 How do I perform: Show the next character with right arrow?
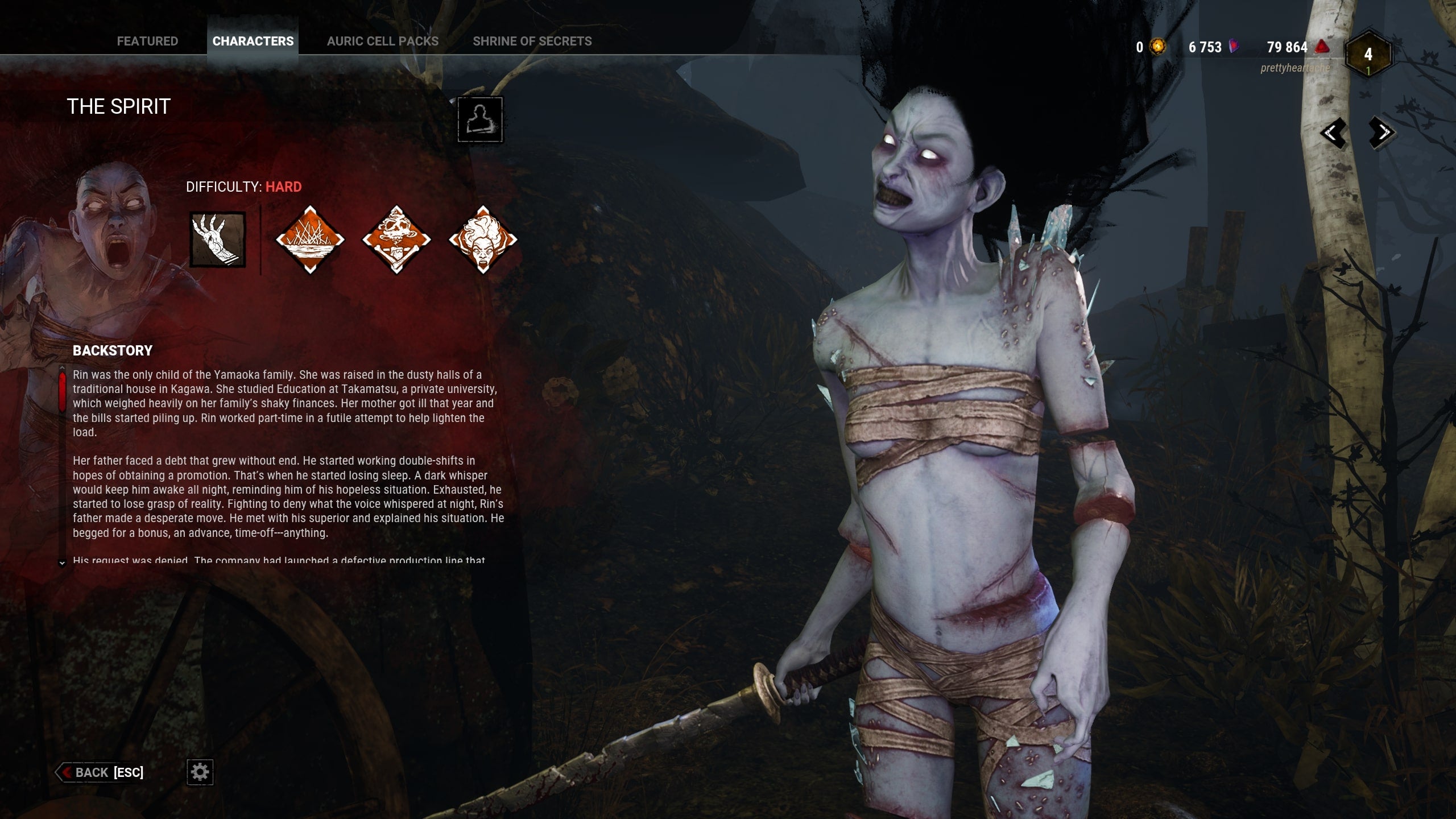(1382, 133)
